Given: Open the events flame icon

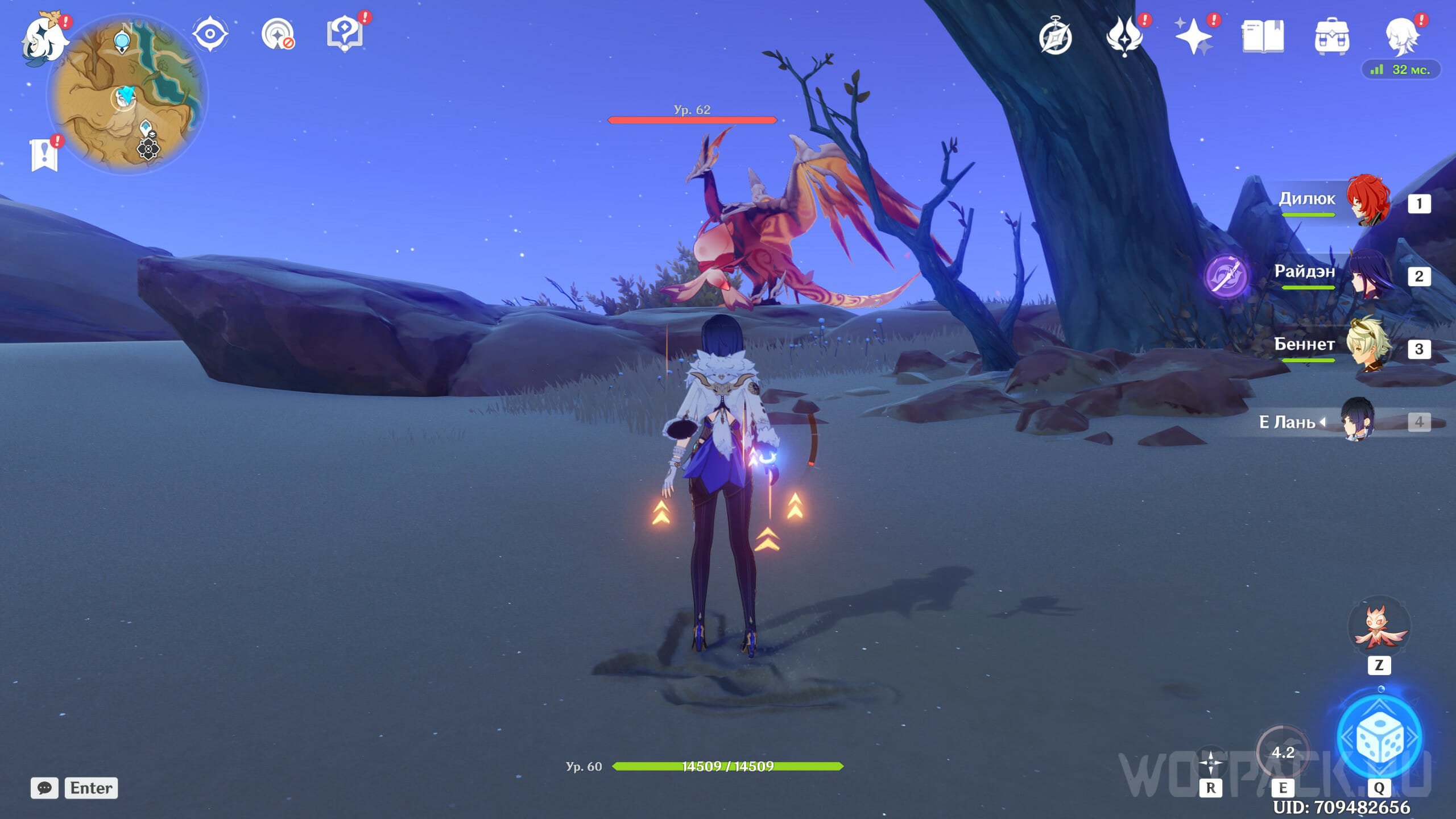Looking at the screenshot, I should pyautogui.click(x=1124, y=36).
